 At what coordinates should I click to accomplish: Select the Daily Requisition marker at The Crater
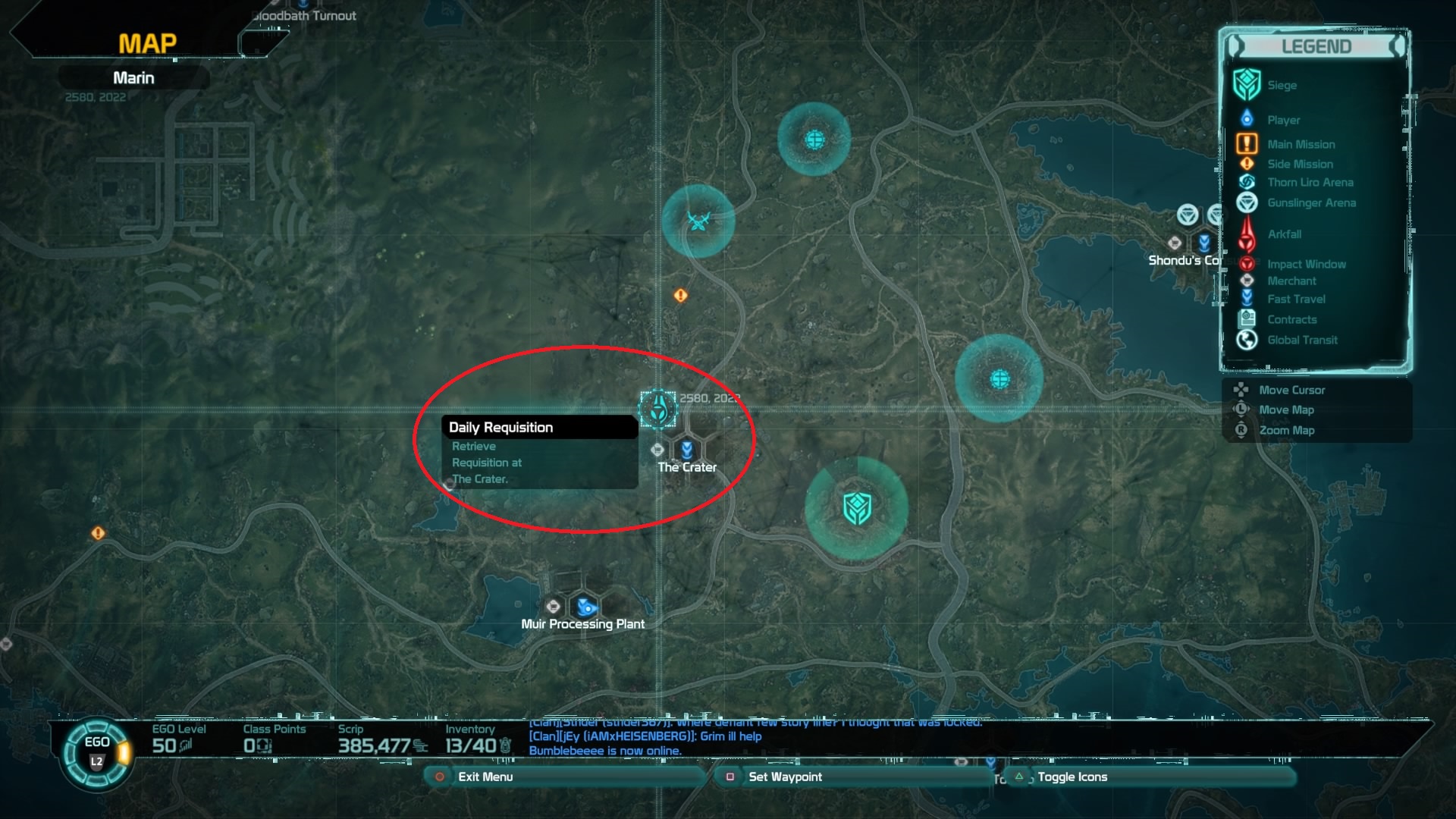pyautogui.click(x=657, y=409)
